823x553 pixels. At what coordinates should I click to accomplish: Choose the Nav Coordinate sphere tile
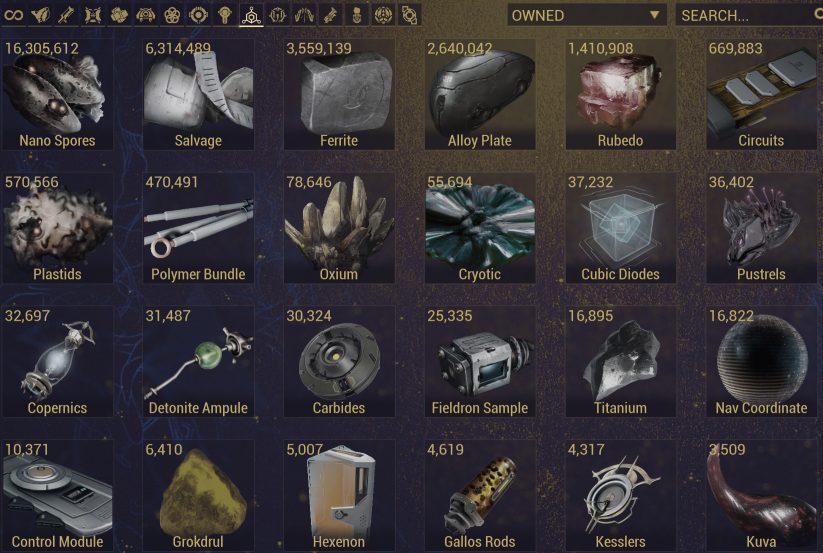point(761,362)
